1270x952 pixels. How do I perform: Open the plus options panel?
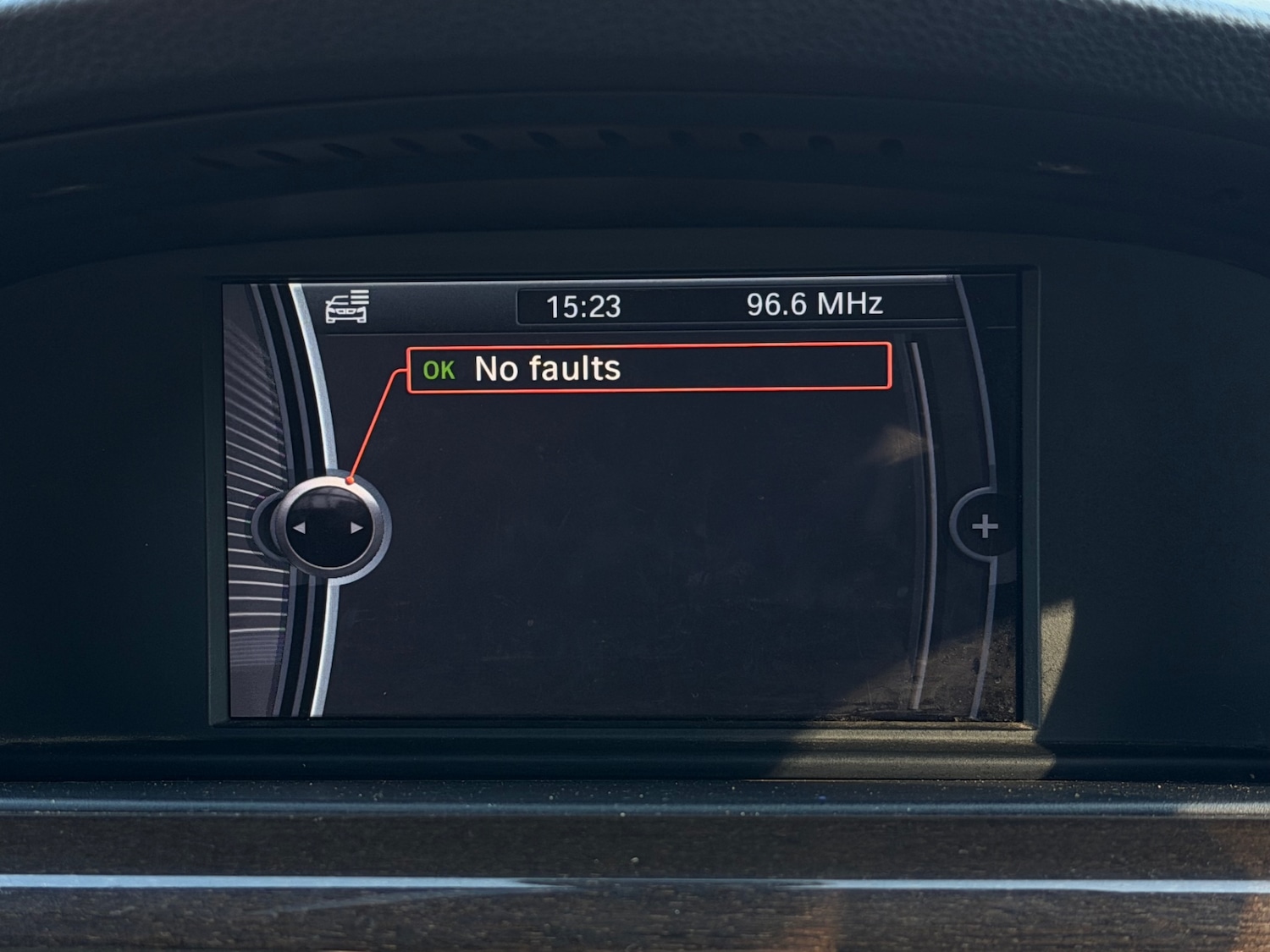point(984,526)
